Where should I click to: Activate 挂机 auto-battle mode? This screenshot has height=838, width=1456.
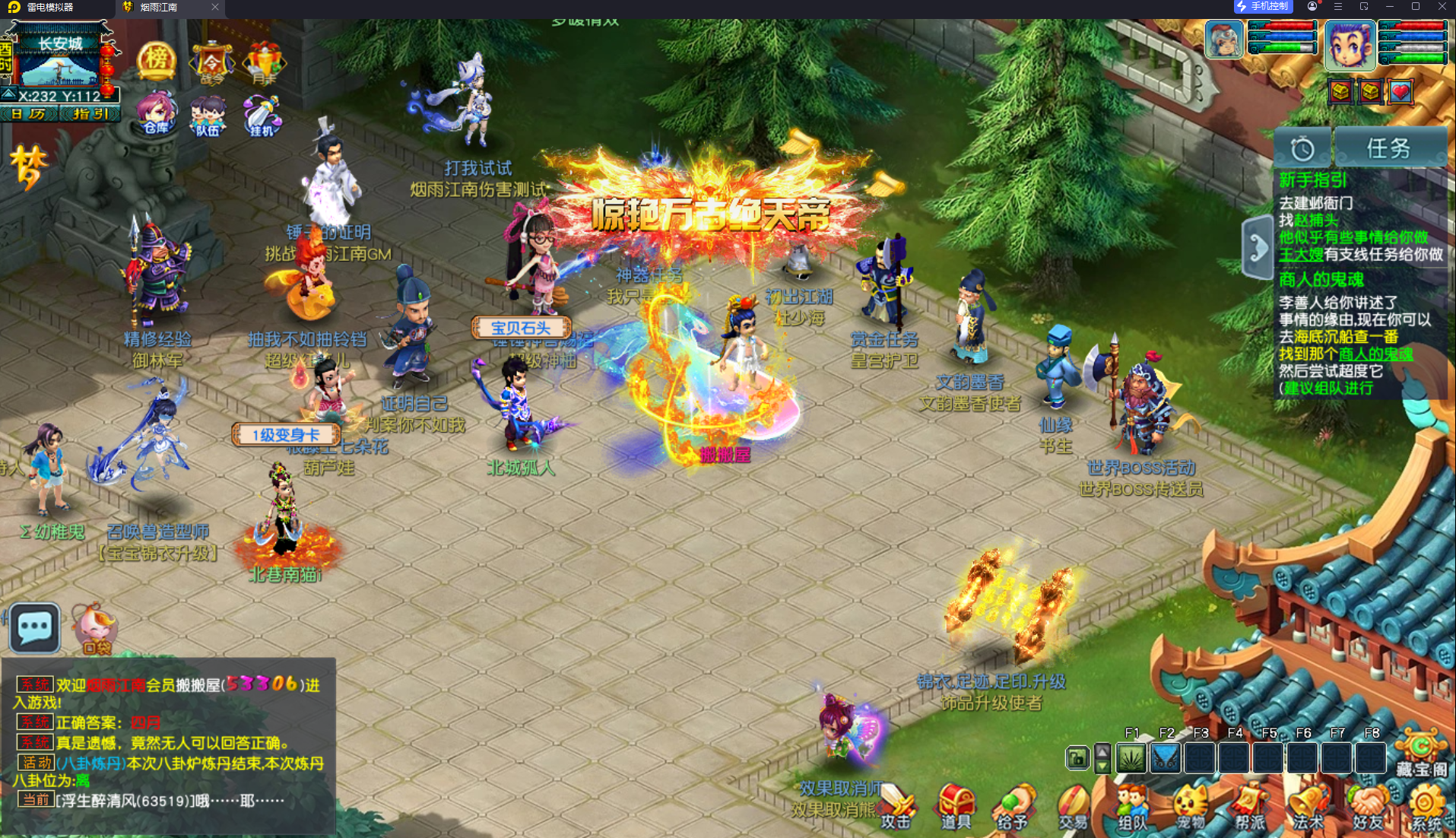262,116
